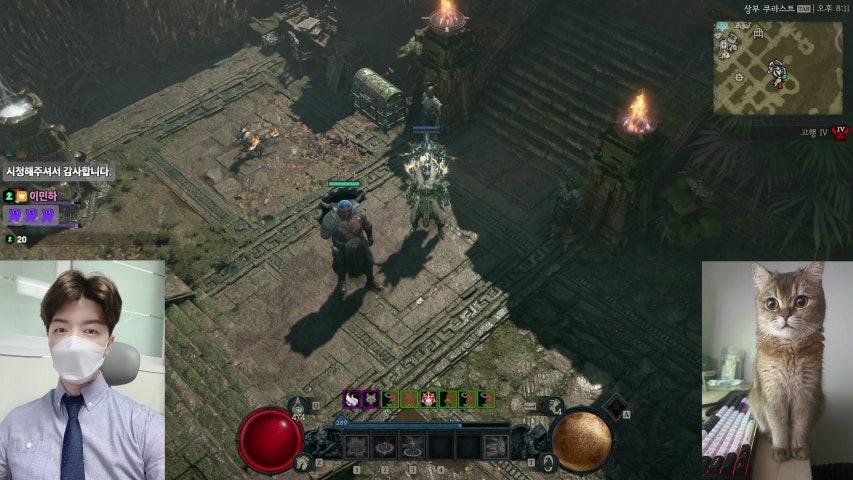Click the Torment IV world tier icon
This screenshot has height=480, width=853.
coord(840,133)
